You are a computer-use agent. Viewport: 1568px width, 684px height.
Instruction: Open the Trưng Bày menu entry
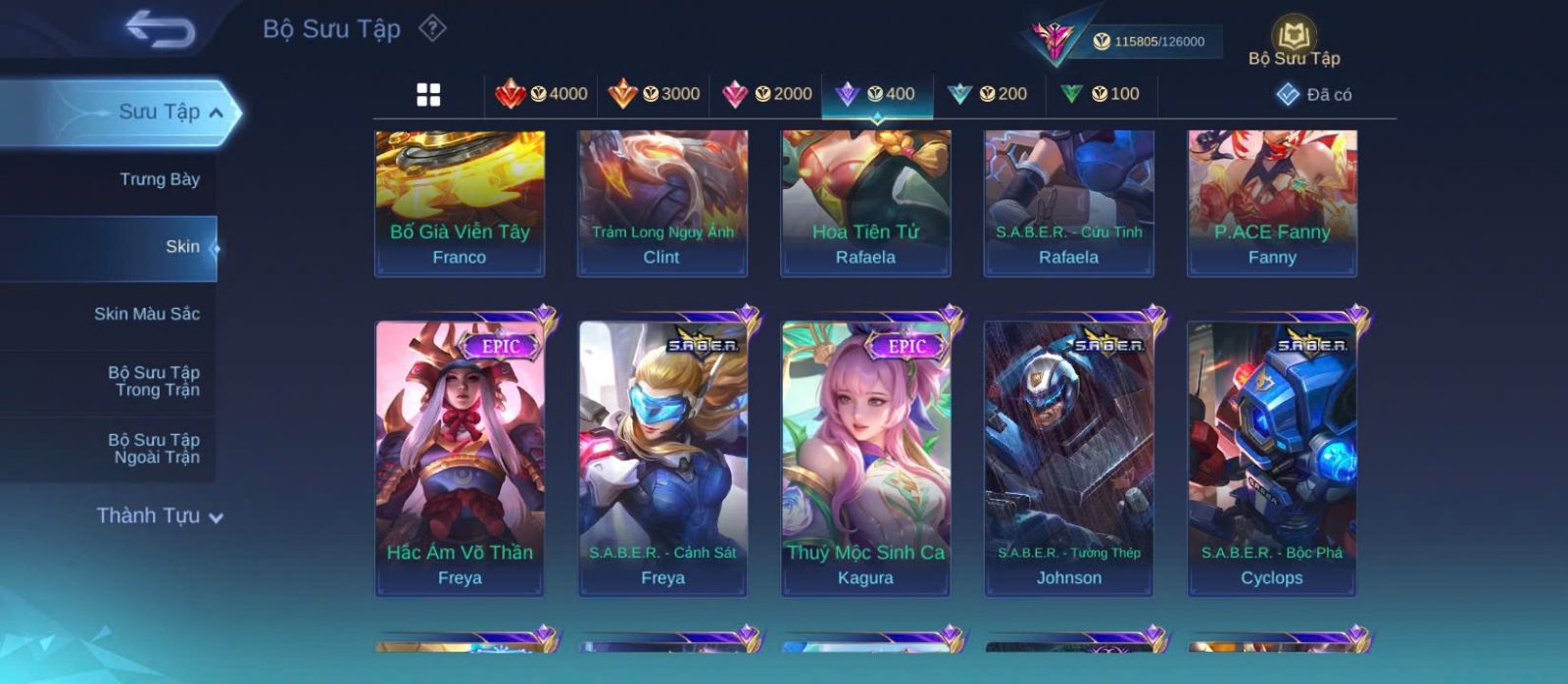tap(159, 179)
